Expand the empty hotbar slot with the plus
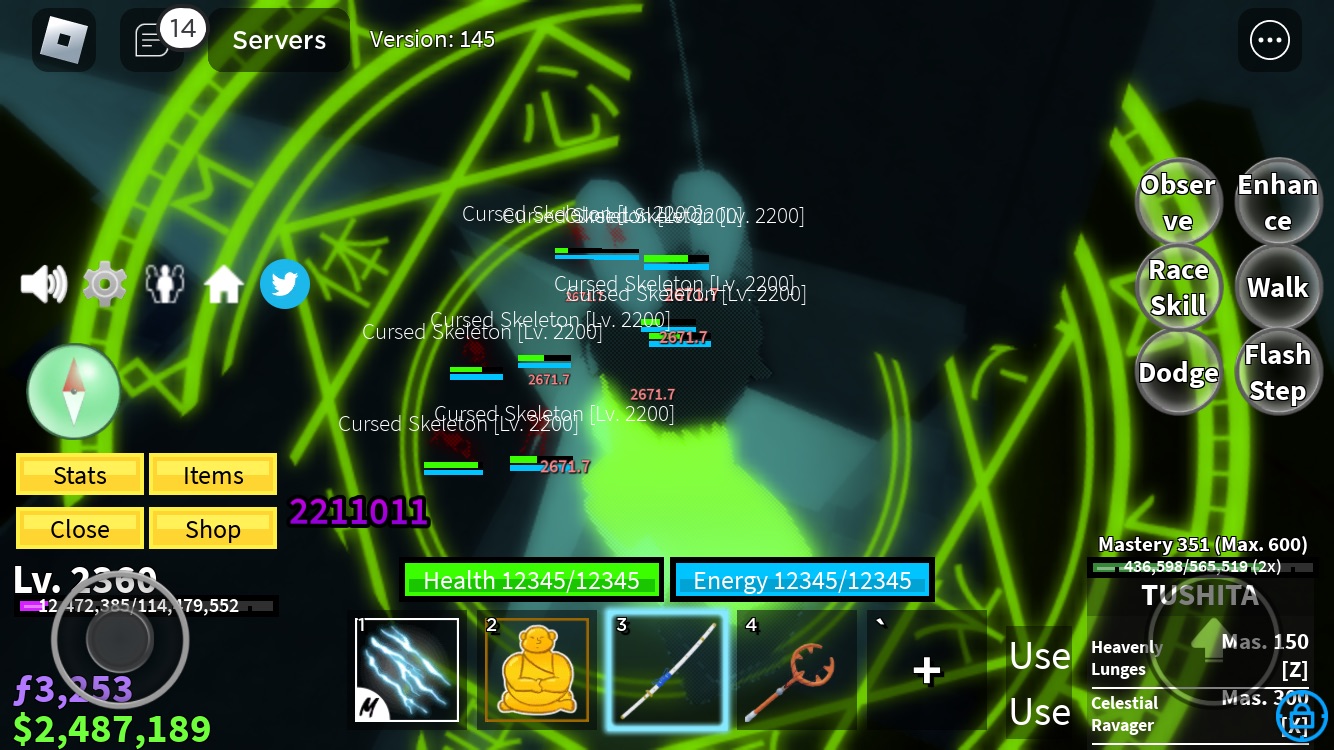Image resolution: width=1334 pixels, height=750 pixels. [926, 669]
